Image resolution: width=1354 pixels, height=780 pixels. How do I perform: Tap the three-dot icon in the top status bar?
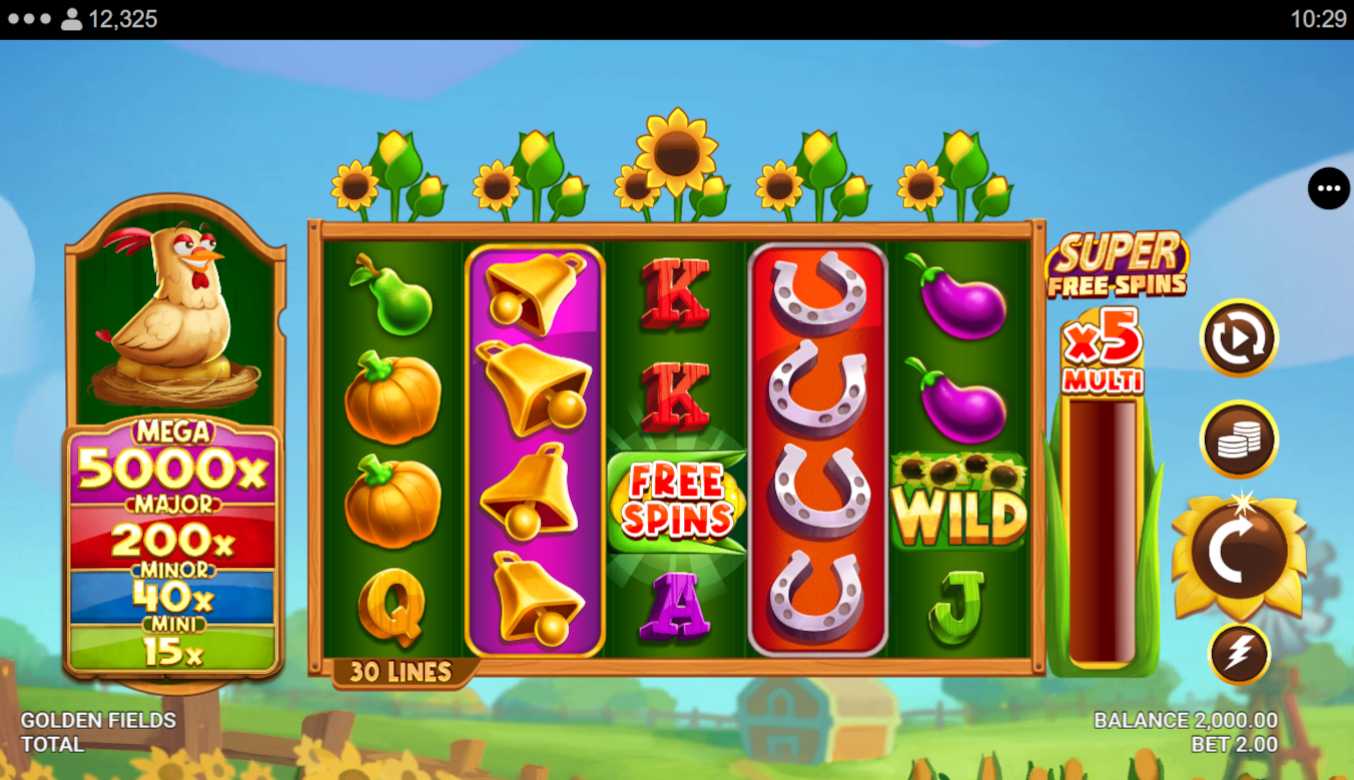(x=29, y=19)
